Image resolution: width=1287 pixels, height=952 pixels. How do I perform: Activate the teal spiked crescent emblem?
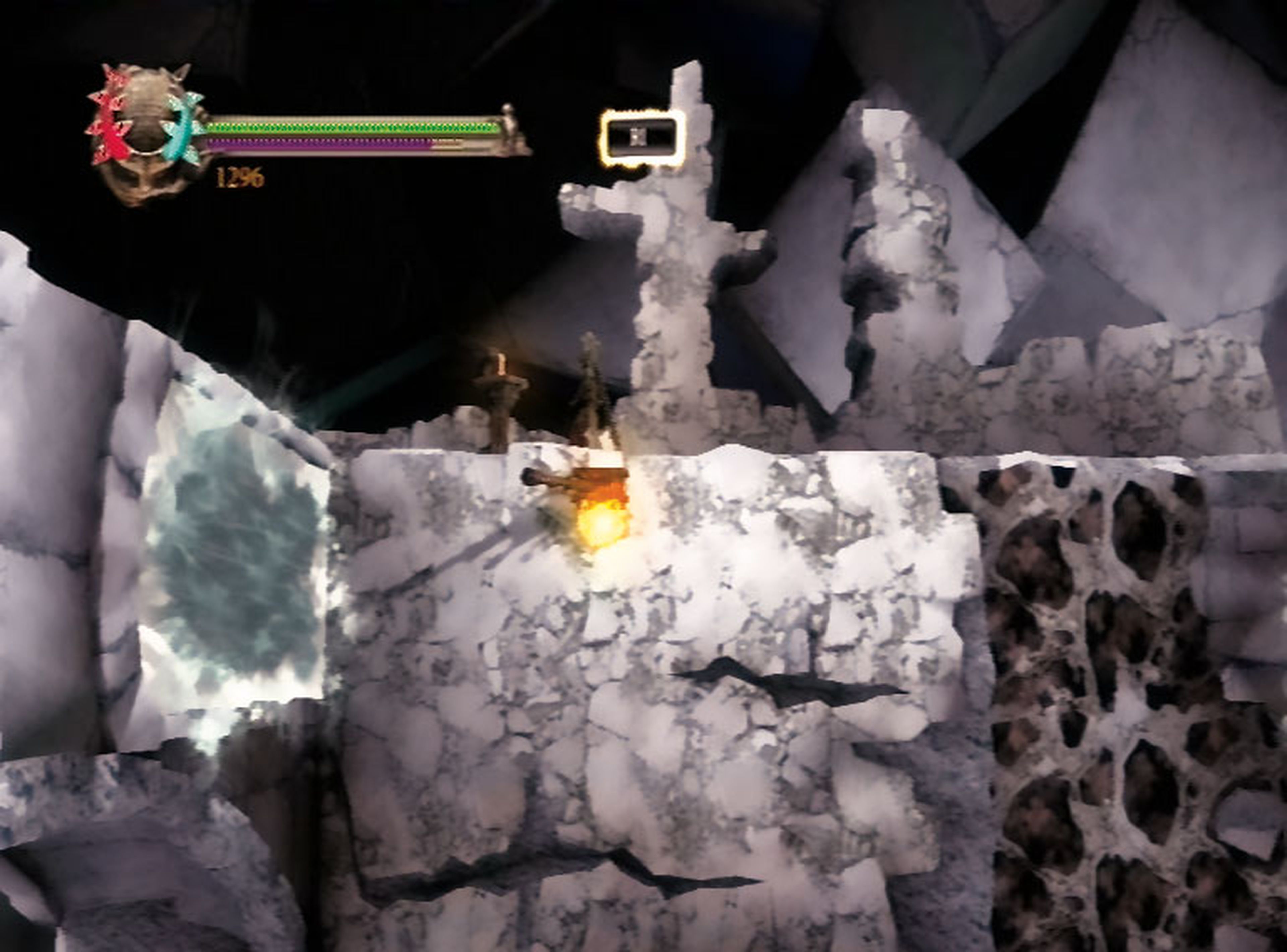point(182,128)
